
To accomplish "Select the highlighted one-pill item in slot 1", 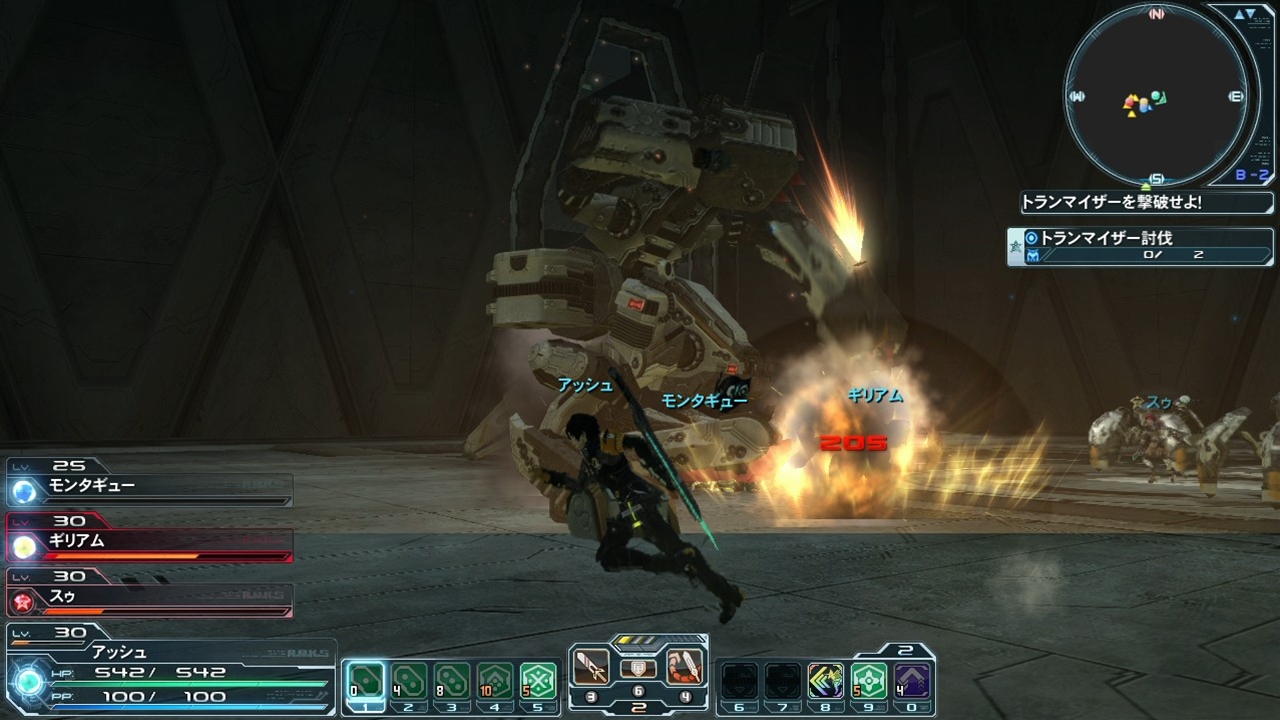I will tap(366, 681).
